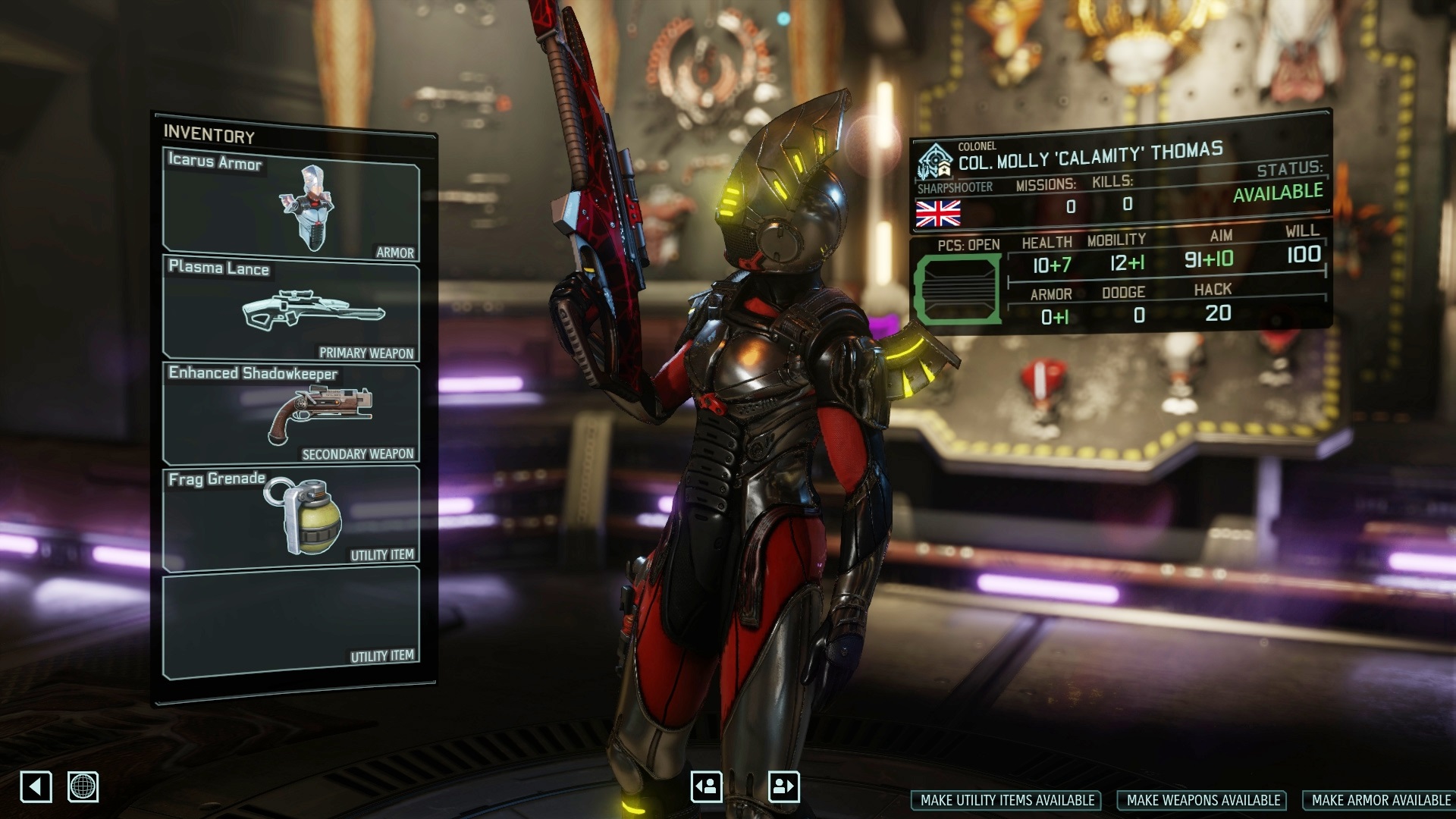
Task: Open the empty PCS slot
Action: coord(957,290)
